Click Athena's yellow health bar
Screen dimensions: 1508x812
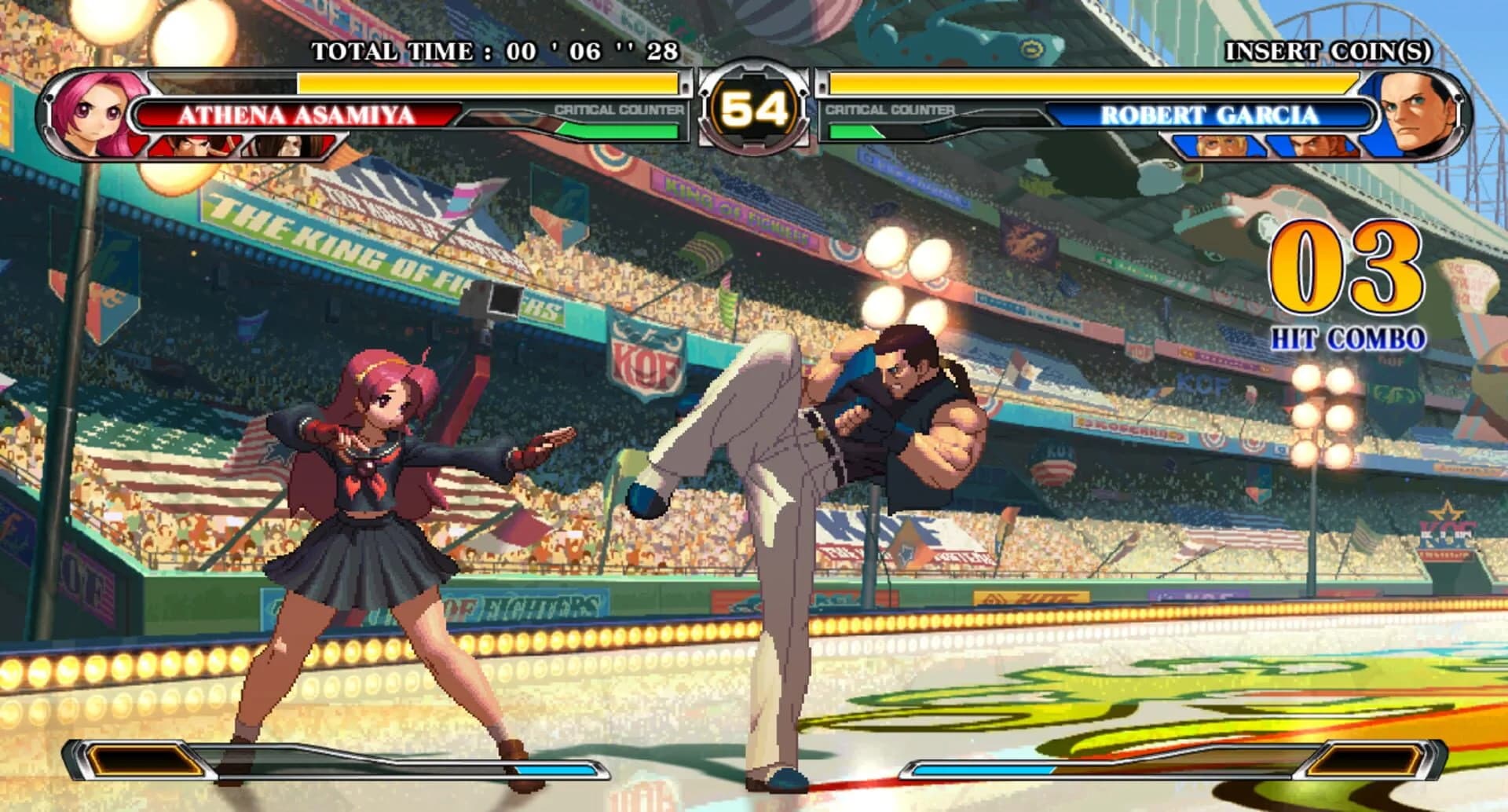click(x=487, y=83)
